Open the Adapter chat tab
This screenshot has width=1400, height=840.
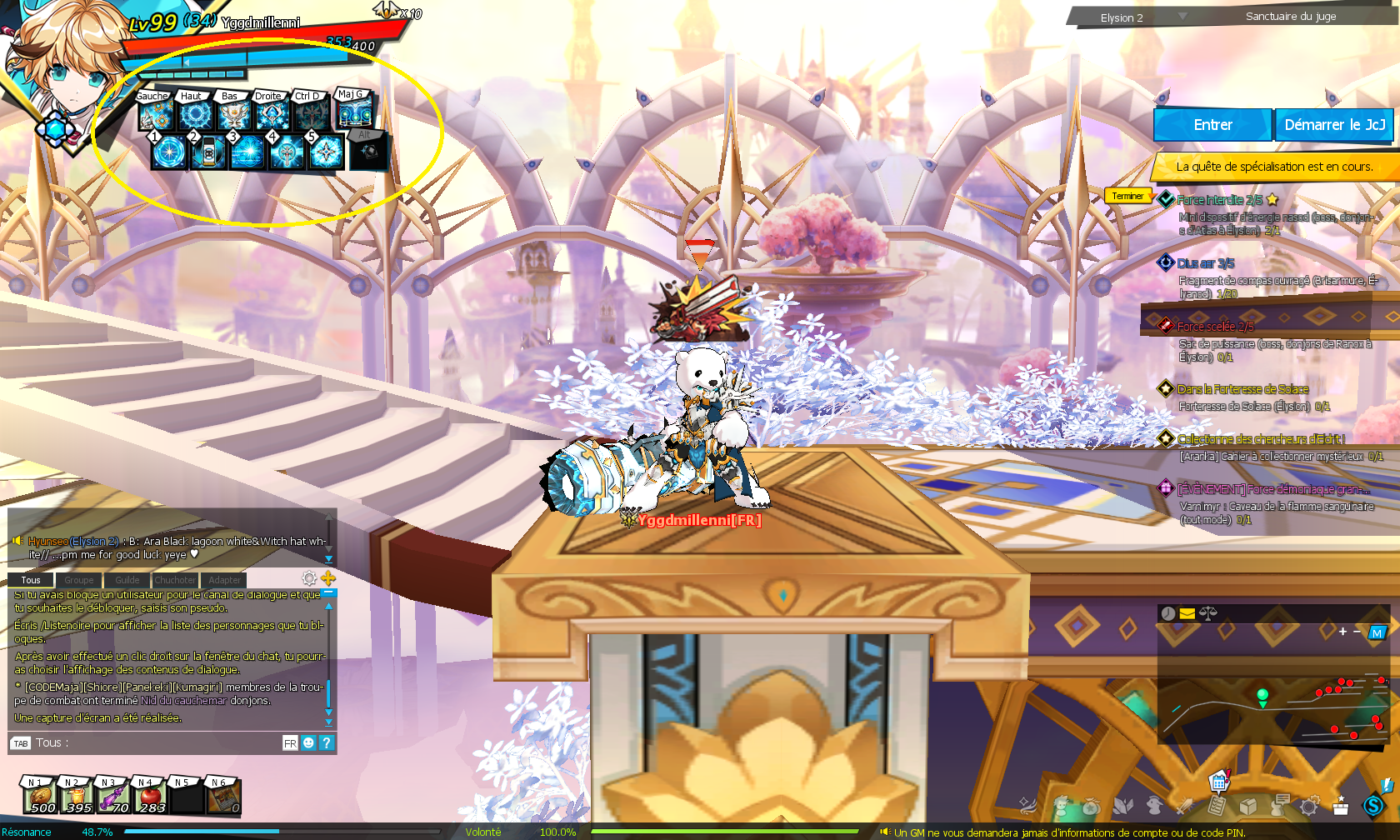224,580
